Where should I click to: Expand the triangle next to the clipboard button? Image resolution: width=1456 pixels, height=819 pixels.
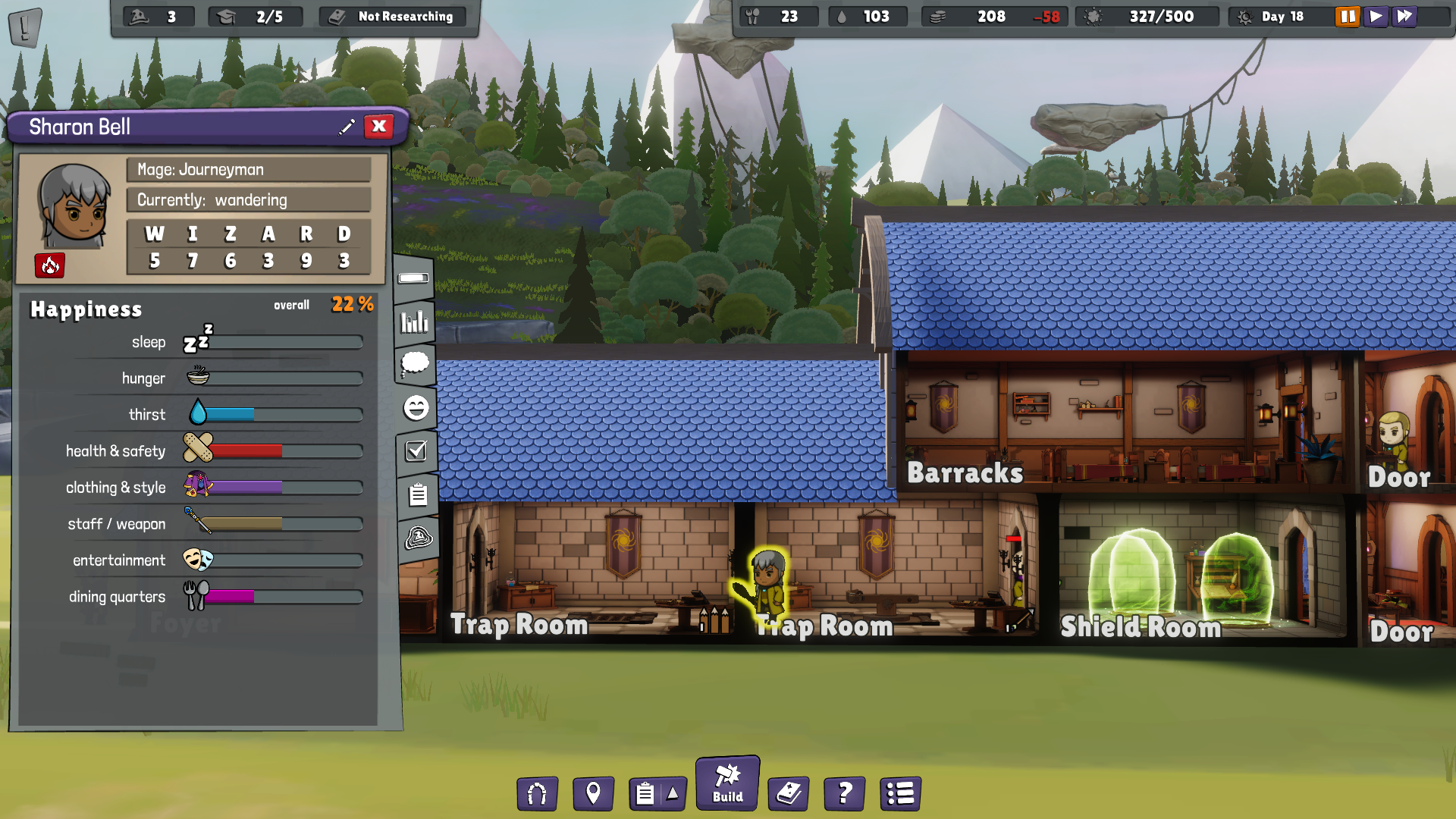(671, 794)
